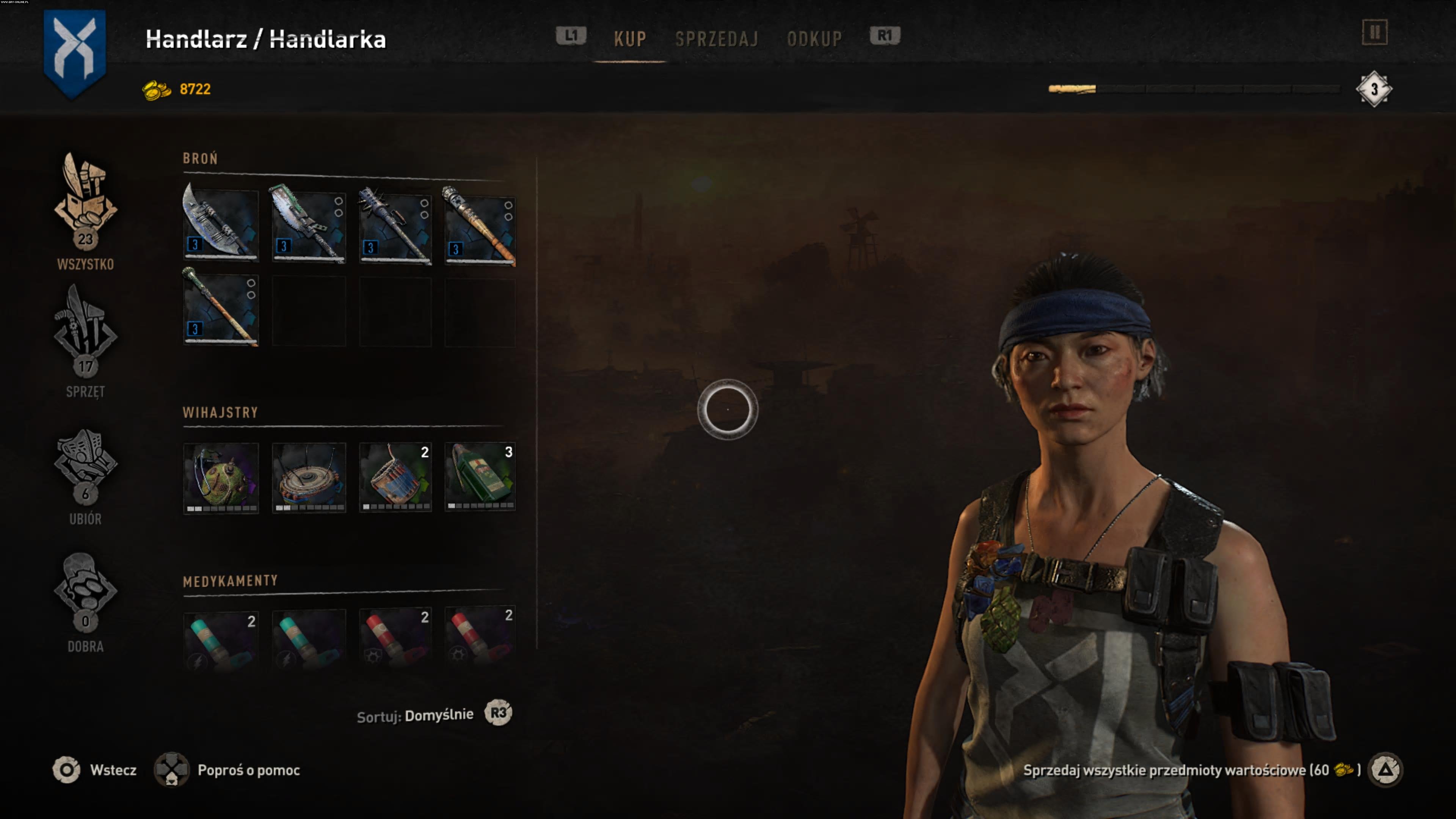Select the large curved axe weapon
1456x819 pixels.
pos(221,225)
